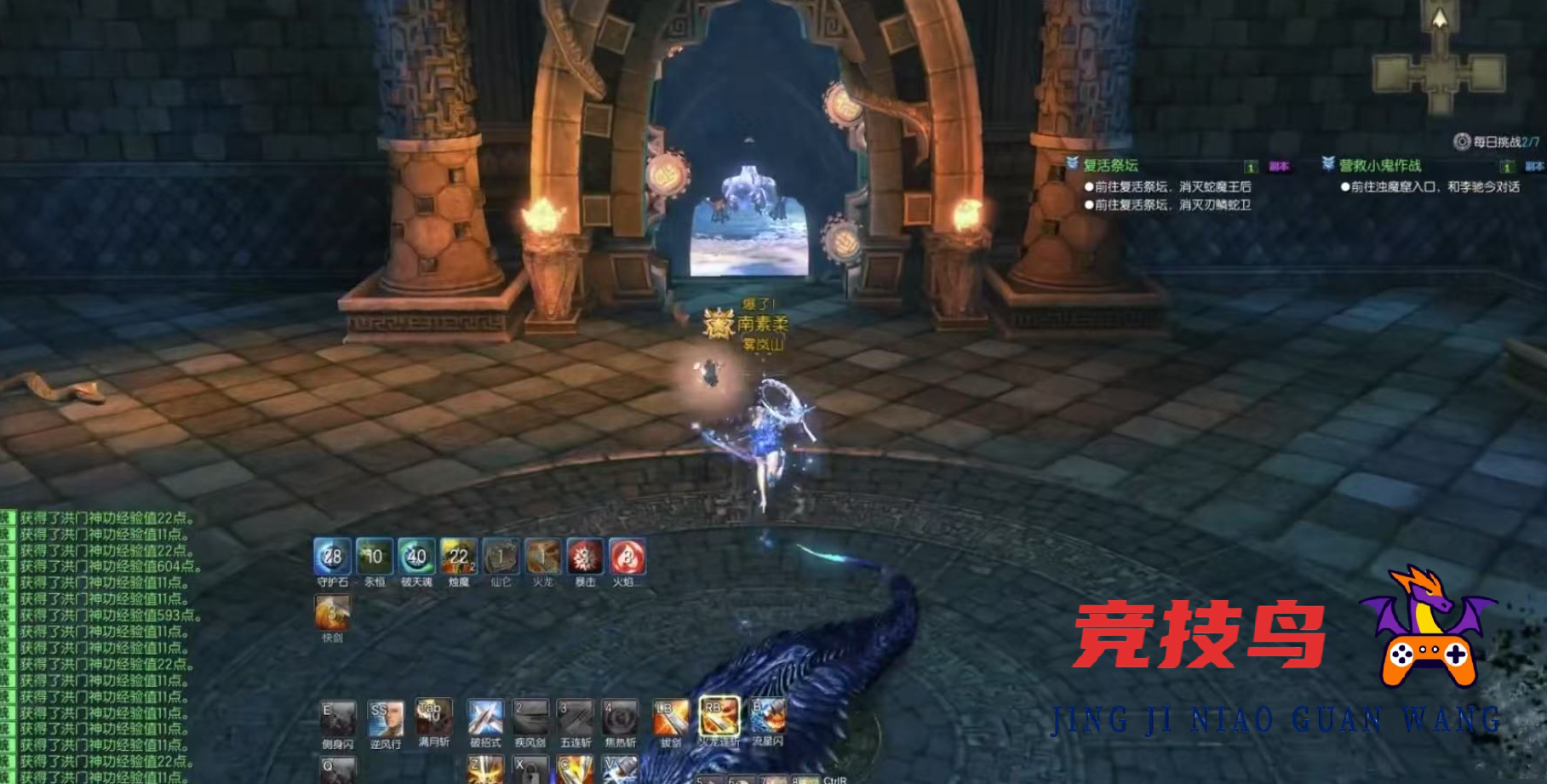1547x784 pixels.
Task: Select the 复活祭坛 quest title
Action: coord(1110,165)
